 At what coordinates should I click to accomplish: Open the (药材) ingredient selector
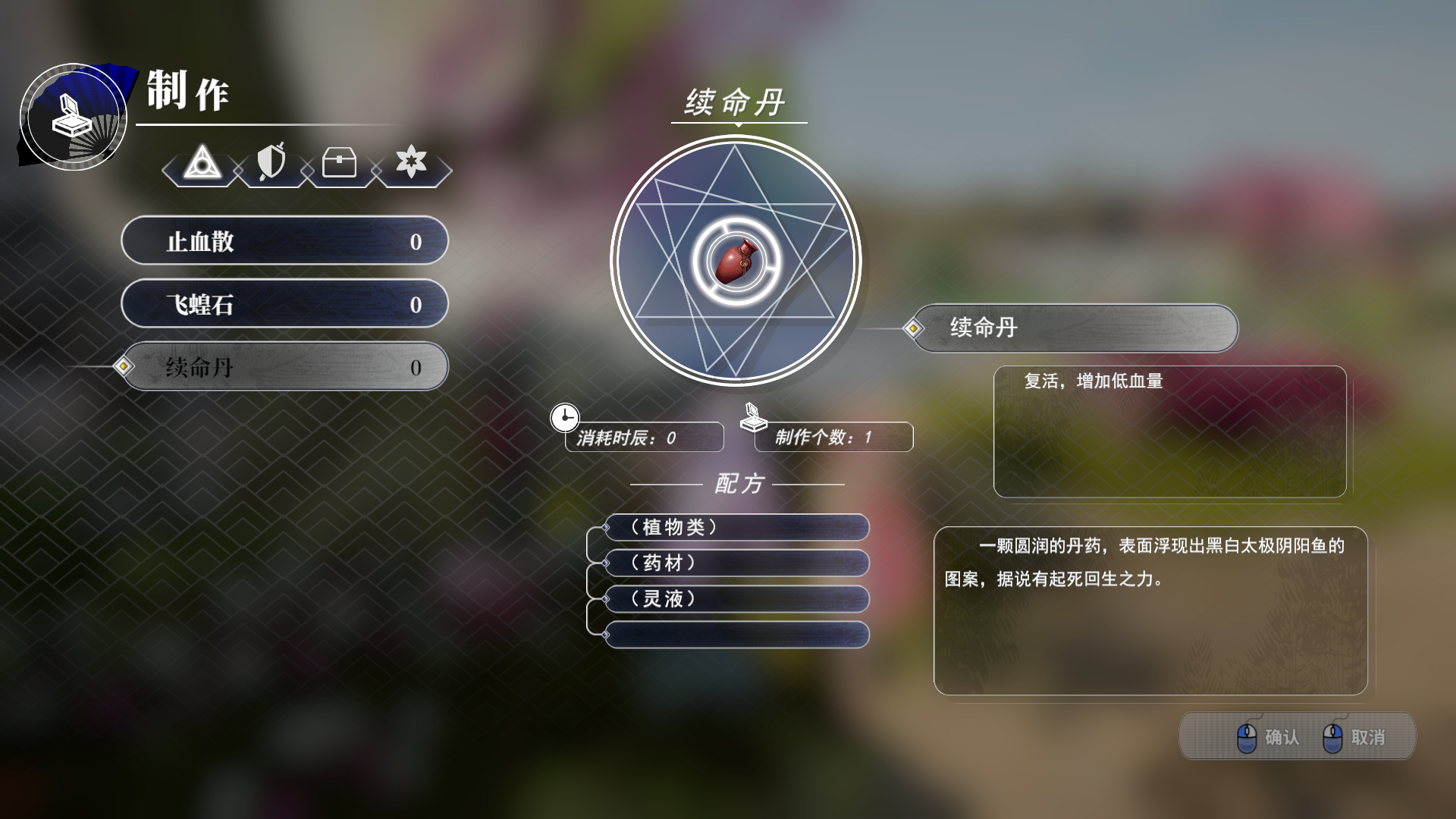click(736, 563)
